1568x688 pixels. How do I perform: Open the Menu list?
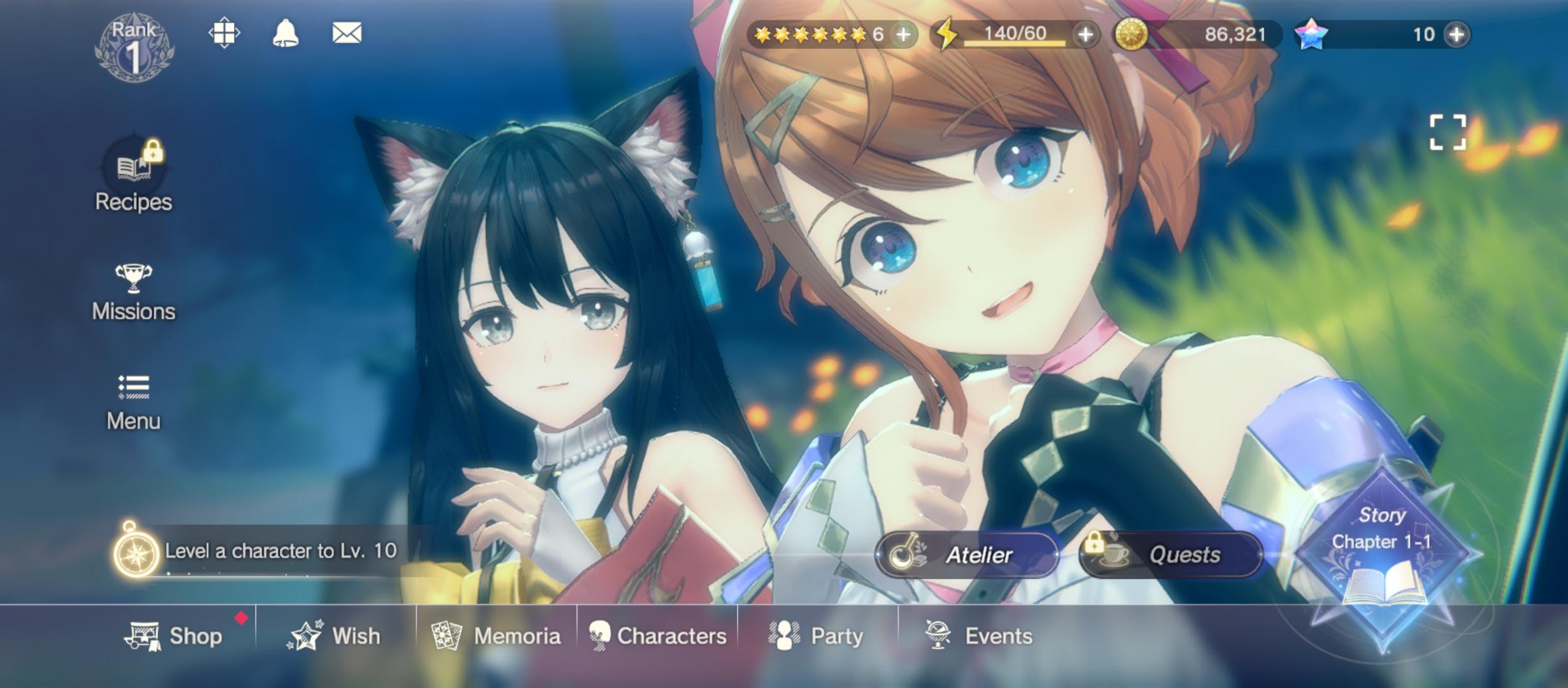[x=133, y=401]
